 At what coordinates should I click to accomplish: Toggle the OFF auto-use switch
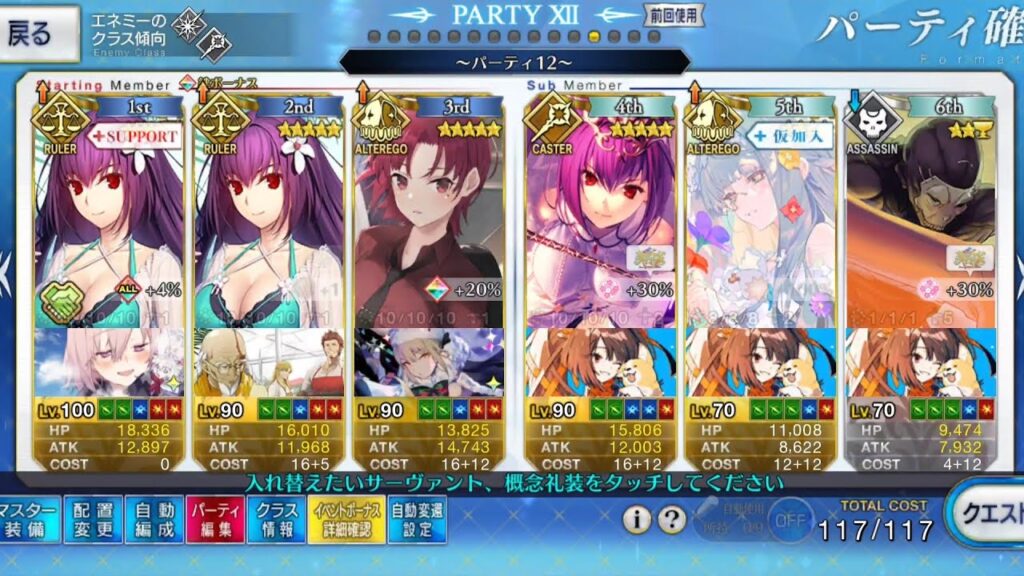[x=791, y=521]
